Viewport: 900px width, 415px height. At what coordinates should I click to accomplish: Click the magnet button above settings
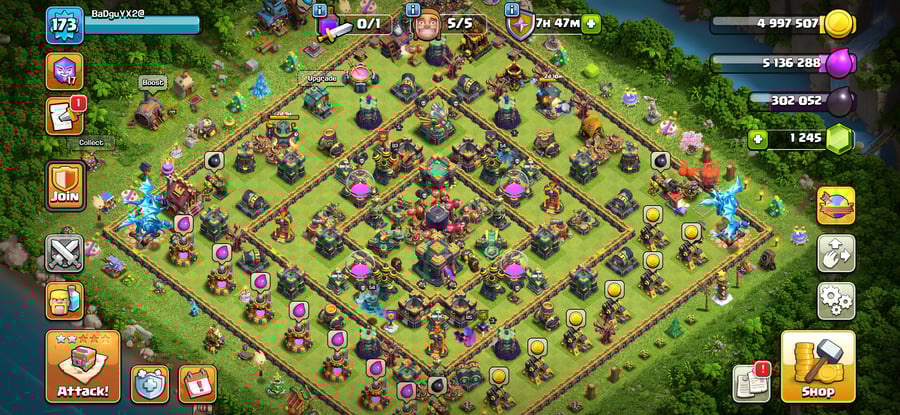836,253
